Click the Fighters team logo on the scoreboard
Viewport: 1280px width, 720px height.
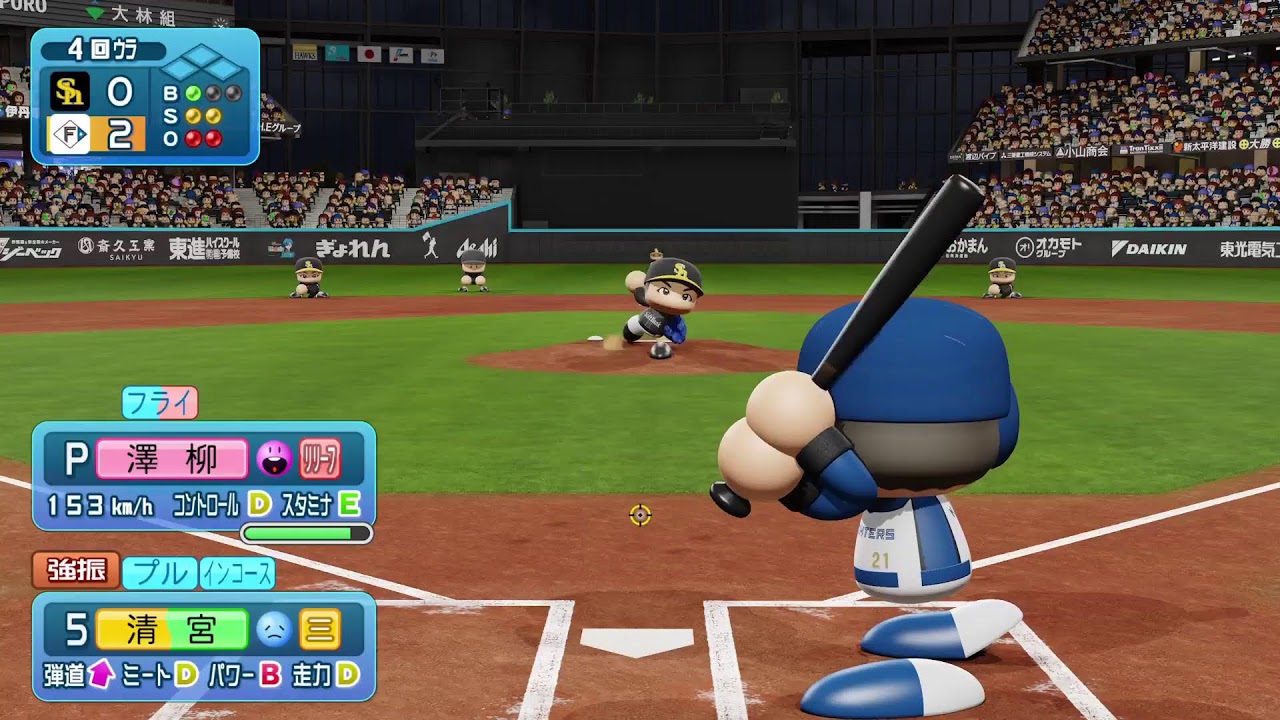pyautogui.click(x=70, y=134)
